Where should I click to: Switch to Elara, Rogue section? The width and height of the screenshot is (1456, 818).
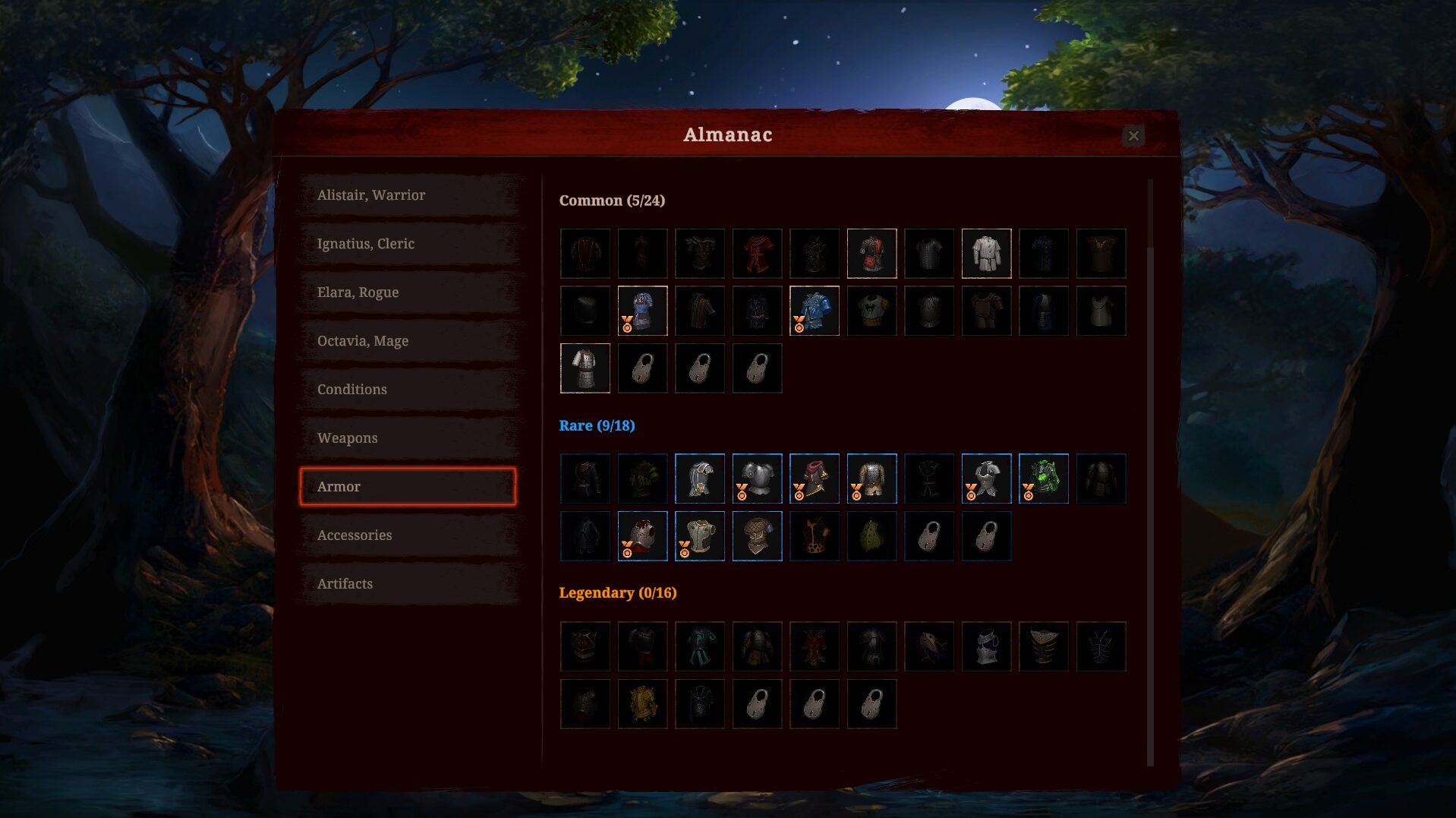pyautogui.click(x=408, y=292)
